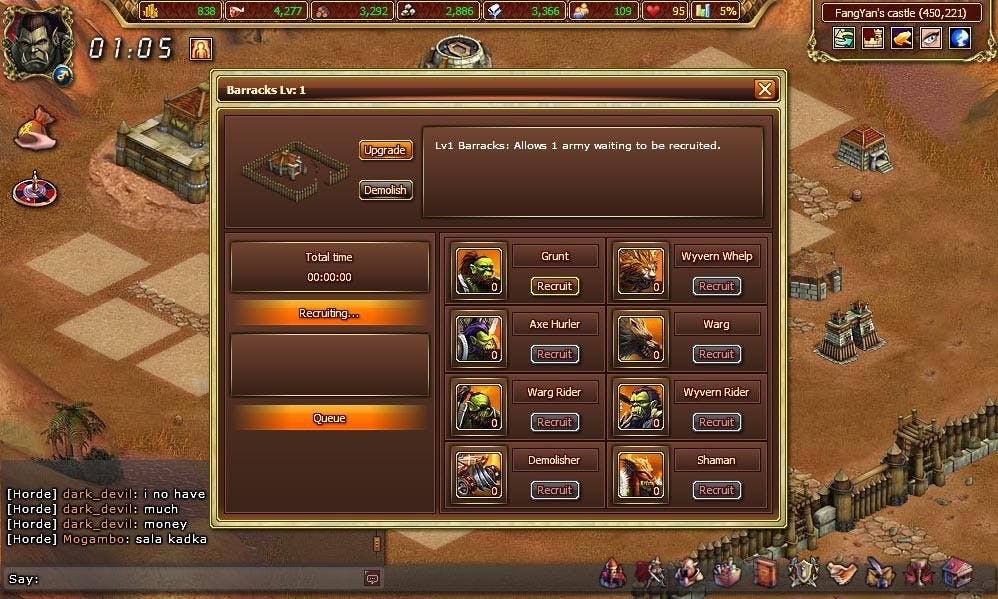The width and height of the screenshot is (998, 599).
Task: Click the eye icon under castle name
Action: coord(931,38)
